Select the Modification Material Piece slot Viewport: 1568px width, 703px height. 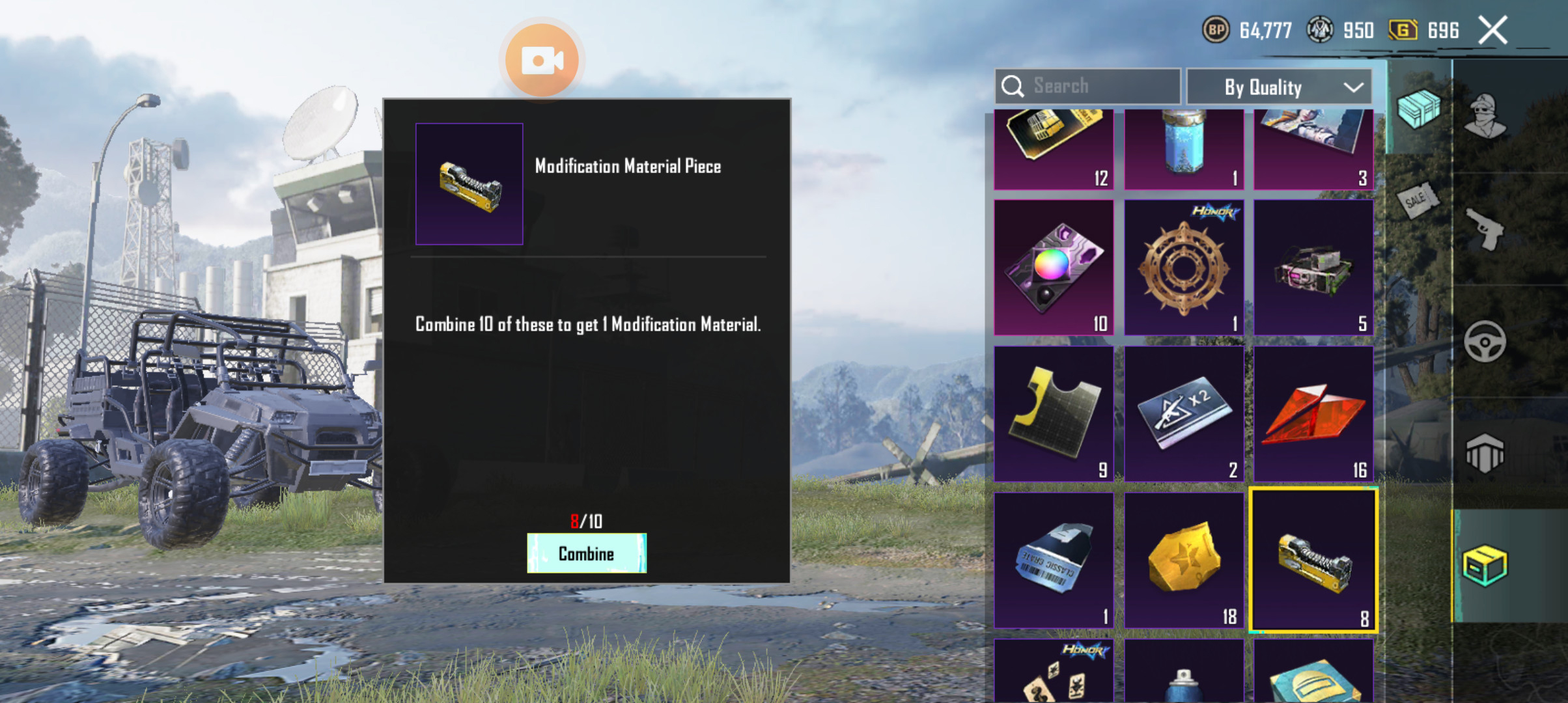pos(1313,560)
